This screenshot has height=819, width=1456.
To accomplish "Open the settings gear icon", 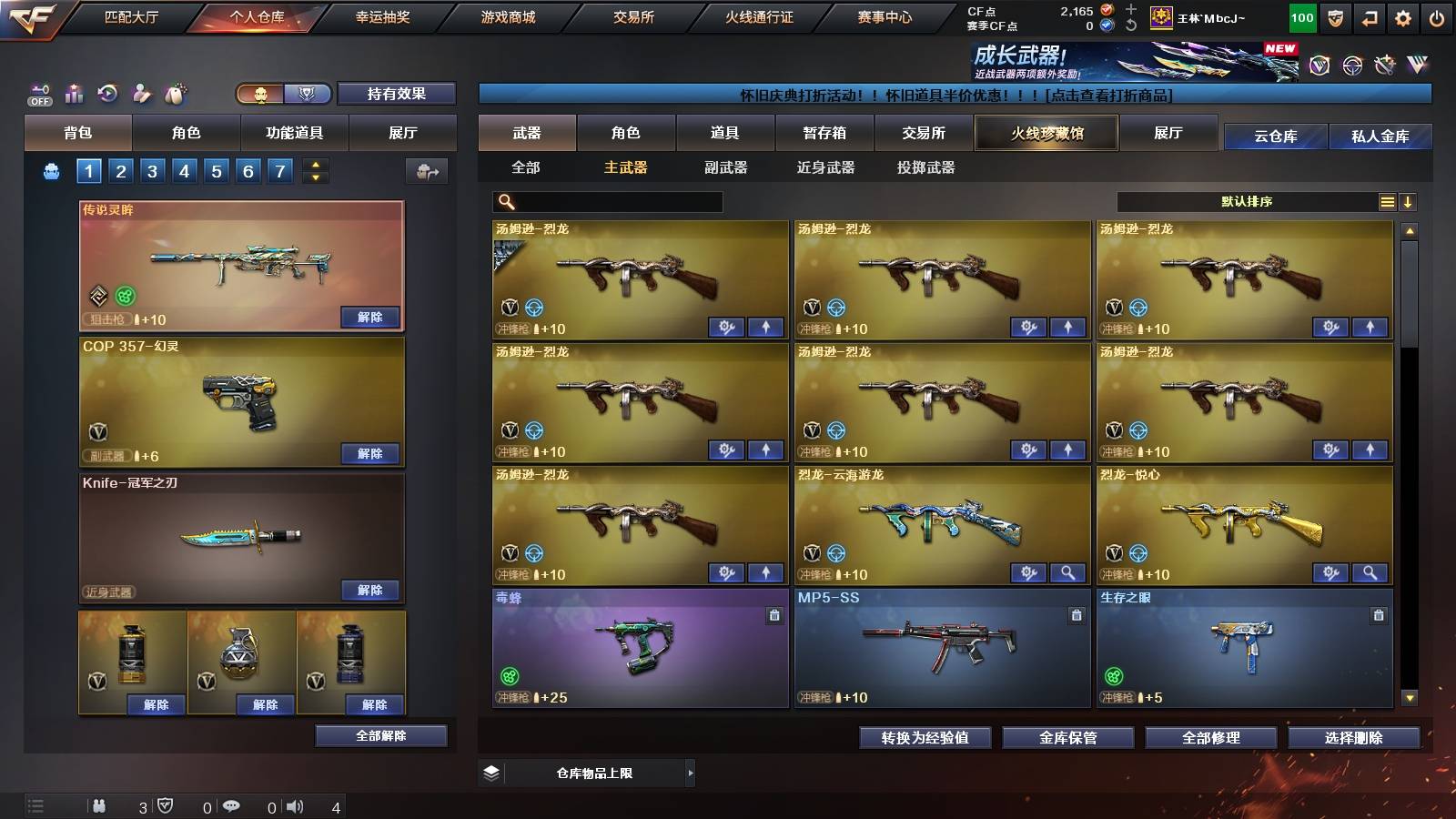I will coord(1401,15).
